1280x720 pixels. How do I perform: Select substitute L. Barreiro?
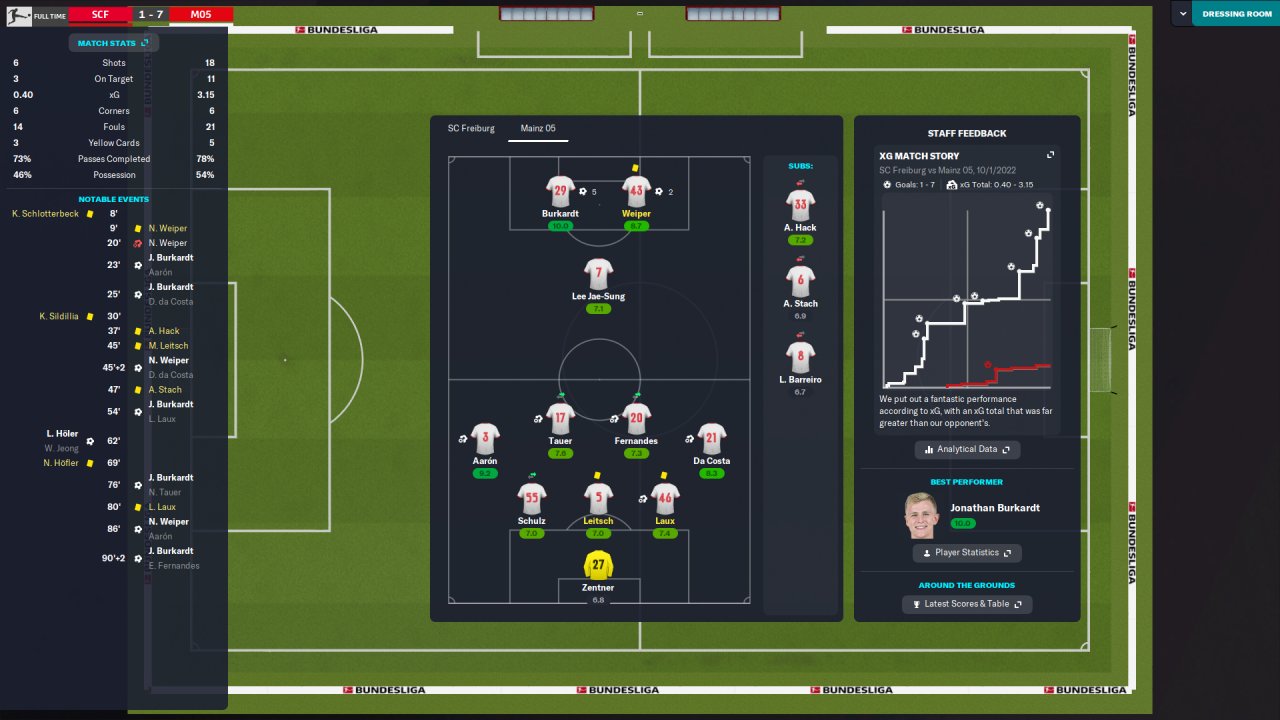[800, 357]
